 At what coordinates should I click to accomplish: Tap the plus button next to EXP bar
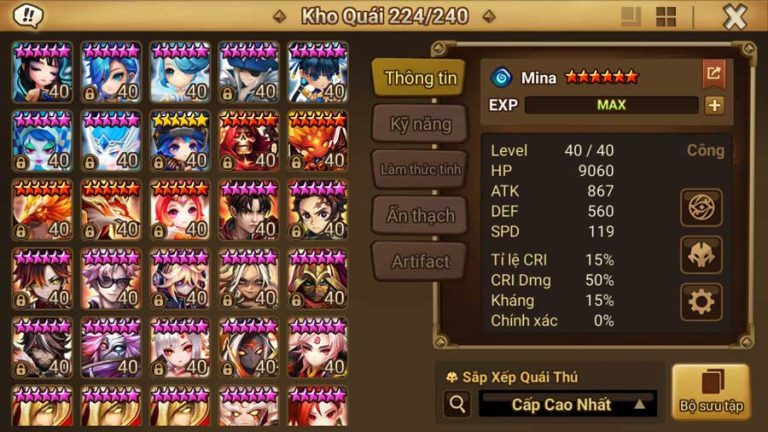tap(714, 105)
